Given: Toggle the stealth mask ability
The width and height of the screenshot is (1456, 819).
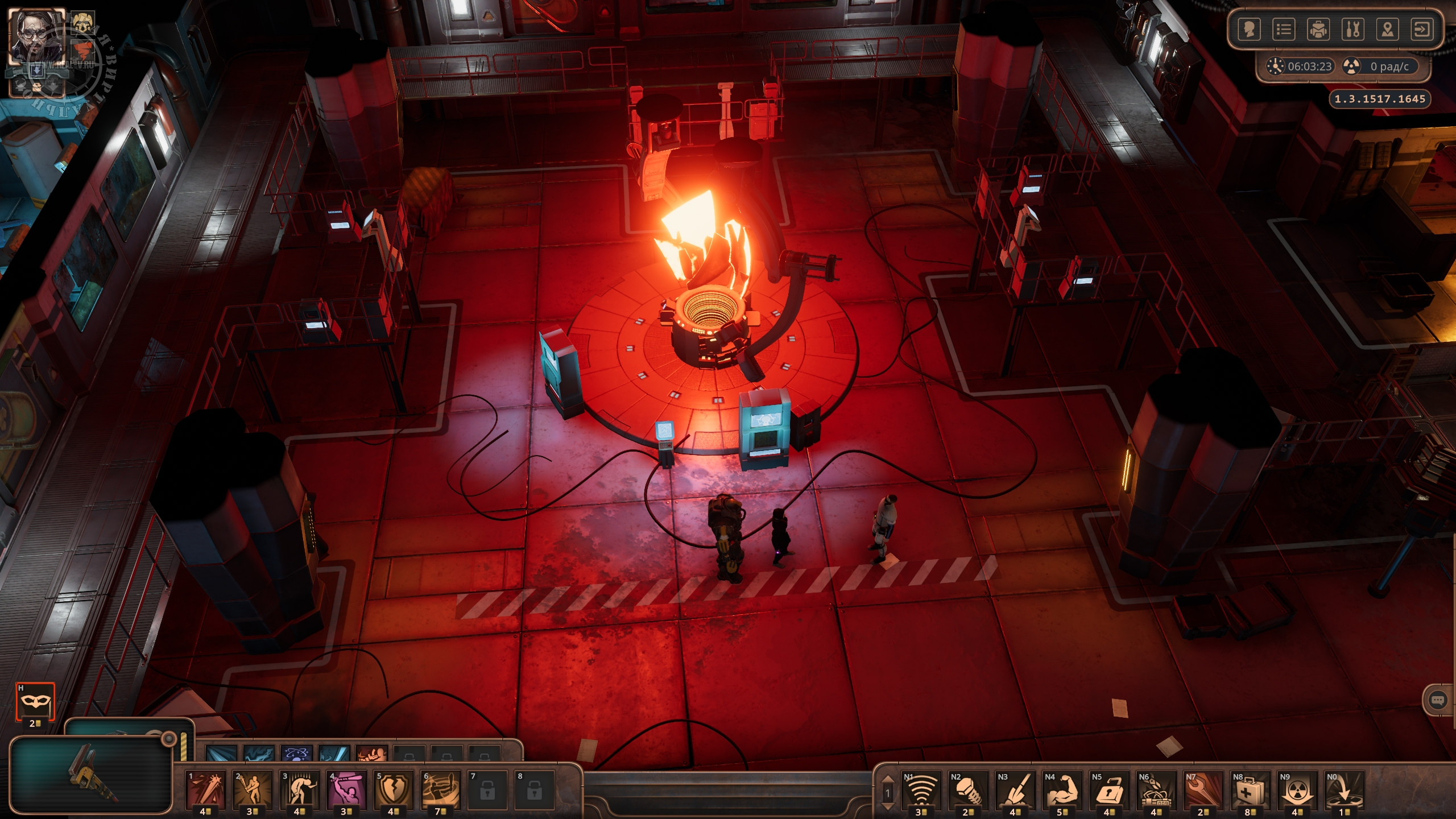Looking at the screenshot, I should [x=35, y=702].
